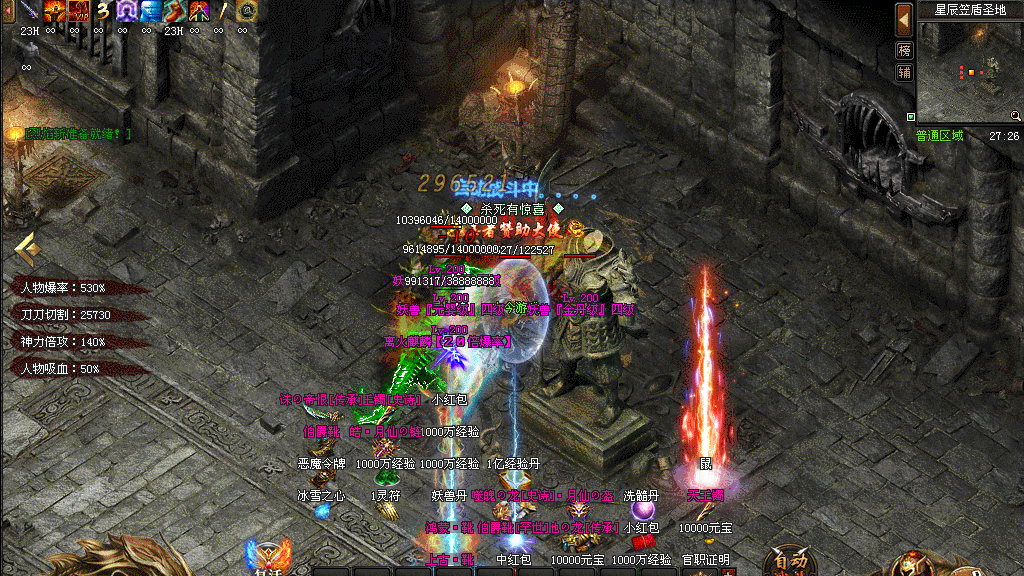Expand the left panel with the gold arrow

coord(26,246)
